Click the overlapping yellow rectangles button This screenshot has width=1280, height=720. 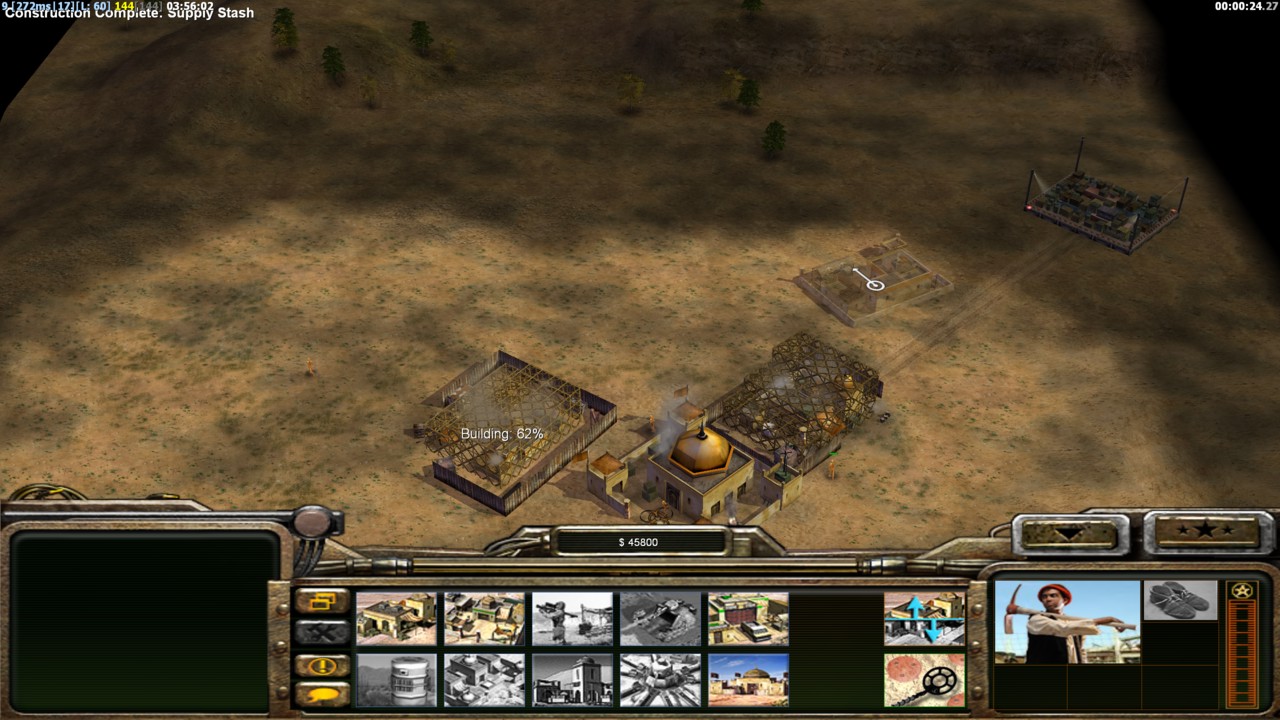click(x=322, y=601)
